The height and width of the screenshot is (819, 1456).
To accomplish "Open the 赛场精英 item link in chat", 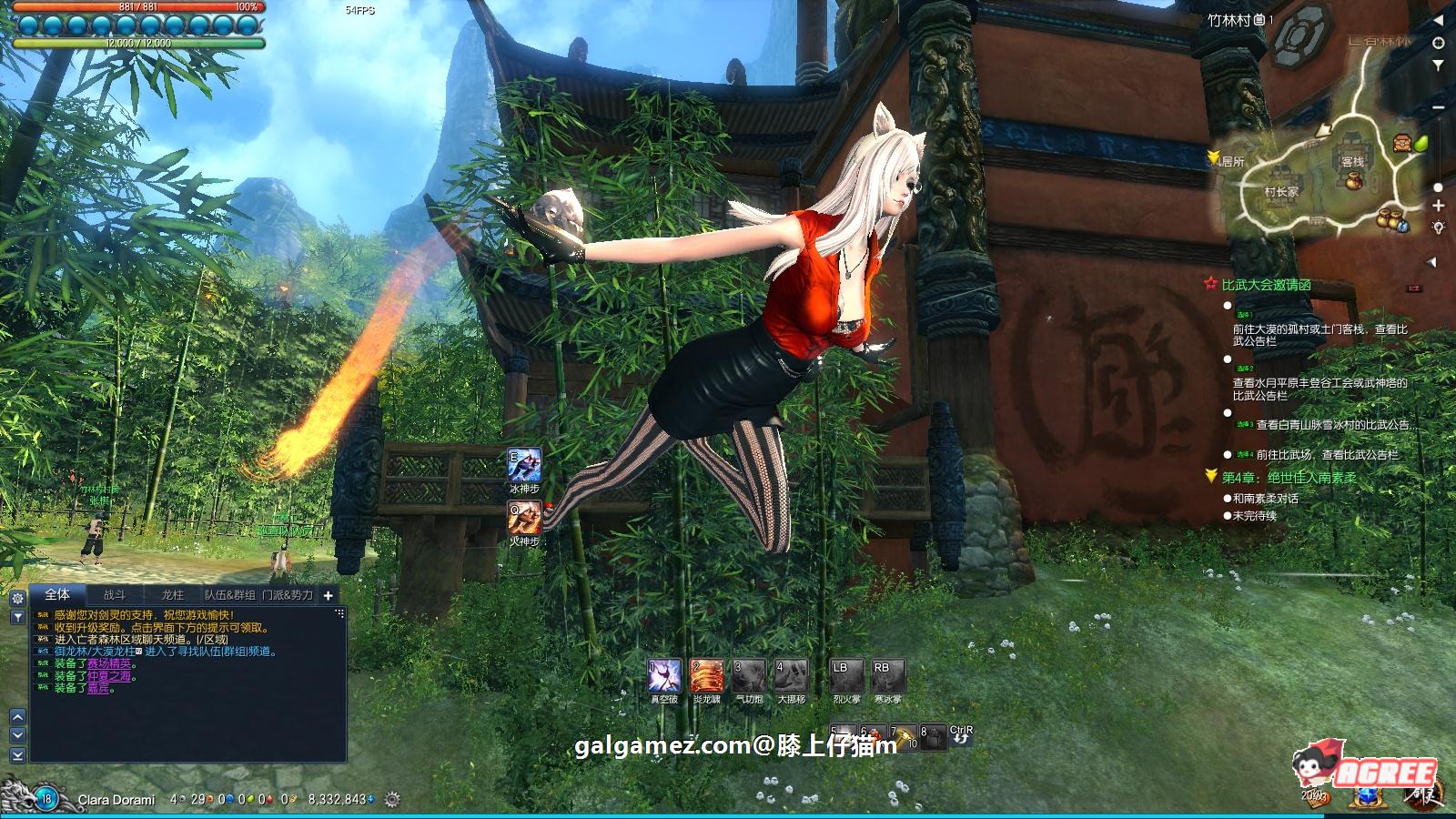I will [109, 664].
